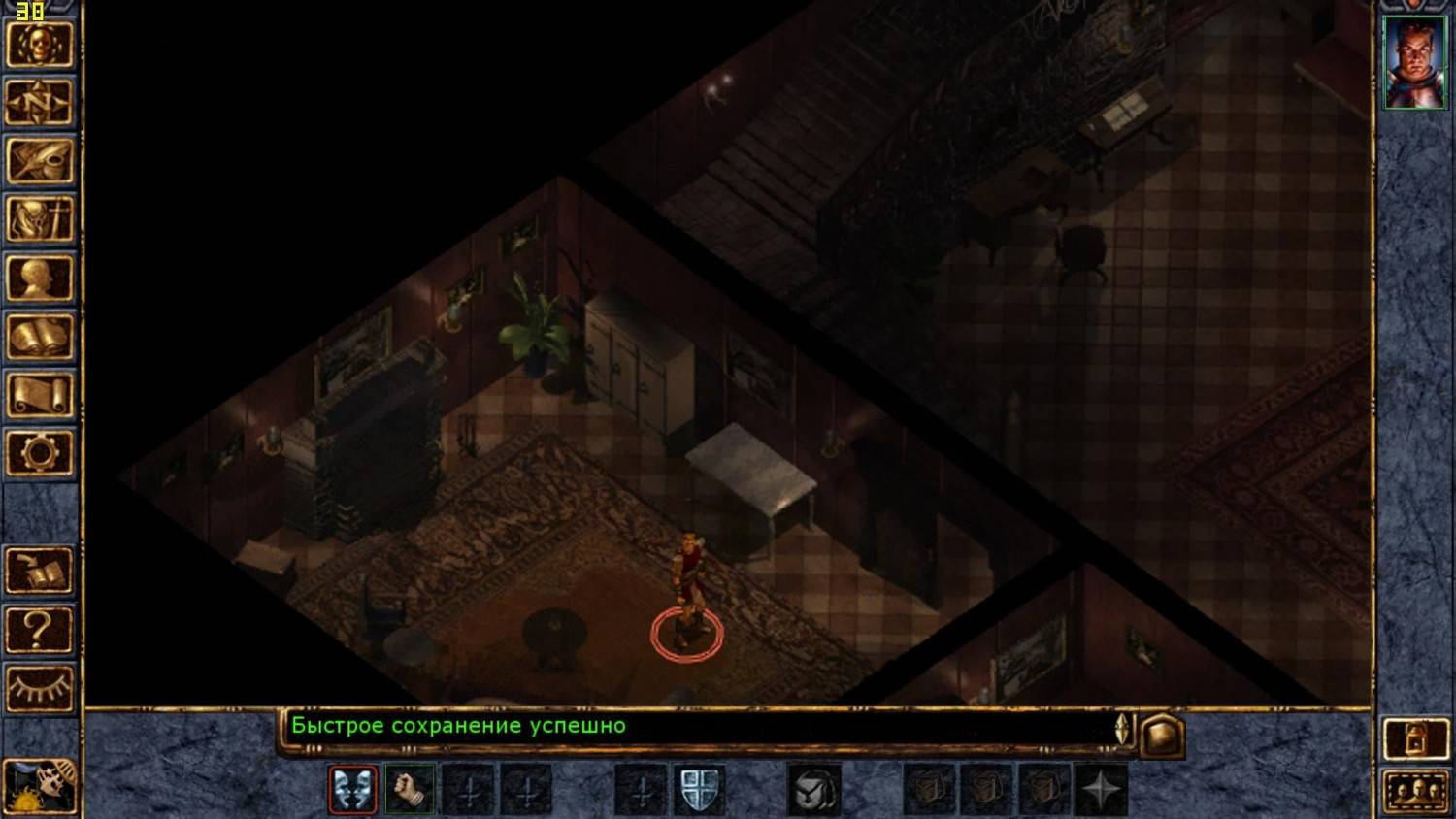Click the quick save book icon
This screenshot has height=819, width=1456.
[x=40, y=571]
